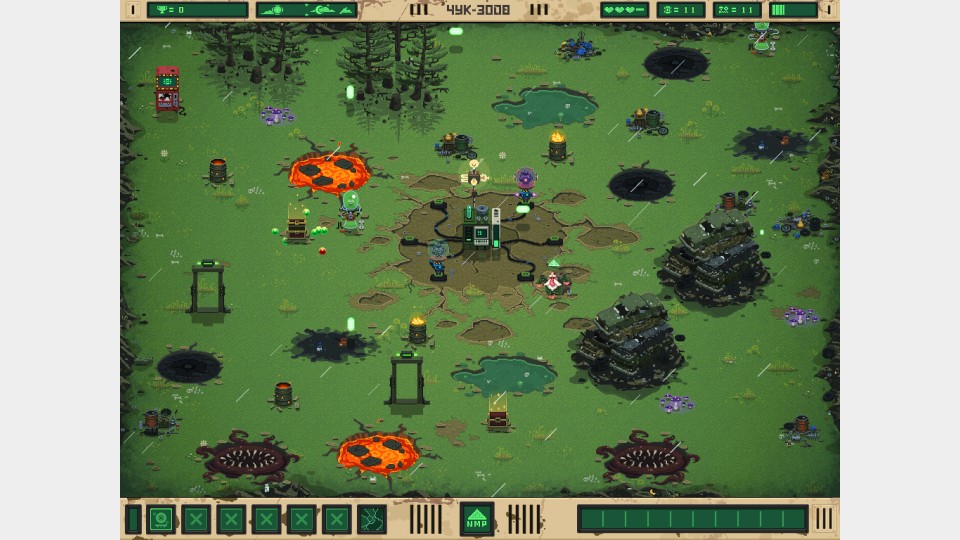Activate the green NMP arrow button
960x540 pixels.
click(x=477, y=519)
